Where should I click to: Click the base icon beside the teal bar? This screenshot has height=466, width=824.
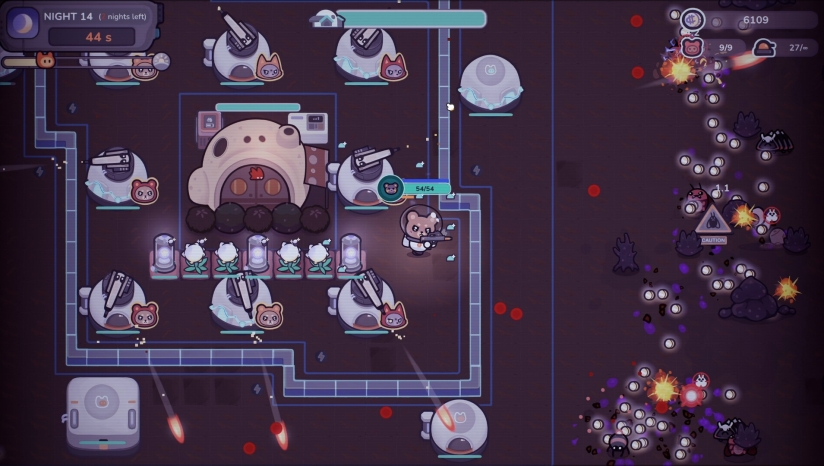[324, 18]
